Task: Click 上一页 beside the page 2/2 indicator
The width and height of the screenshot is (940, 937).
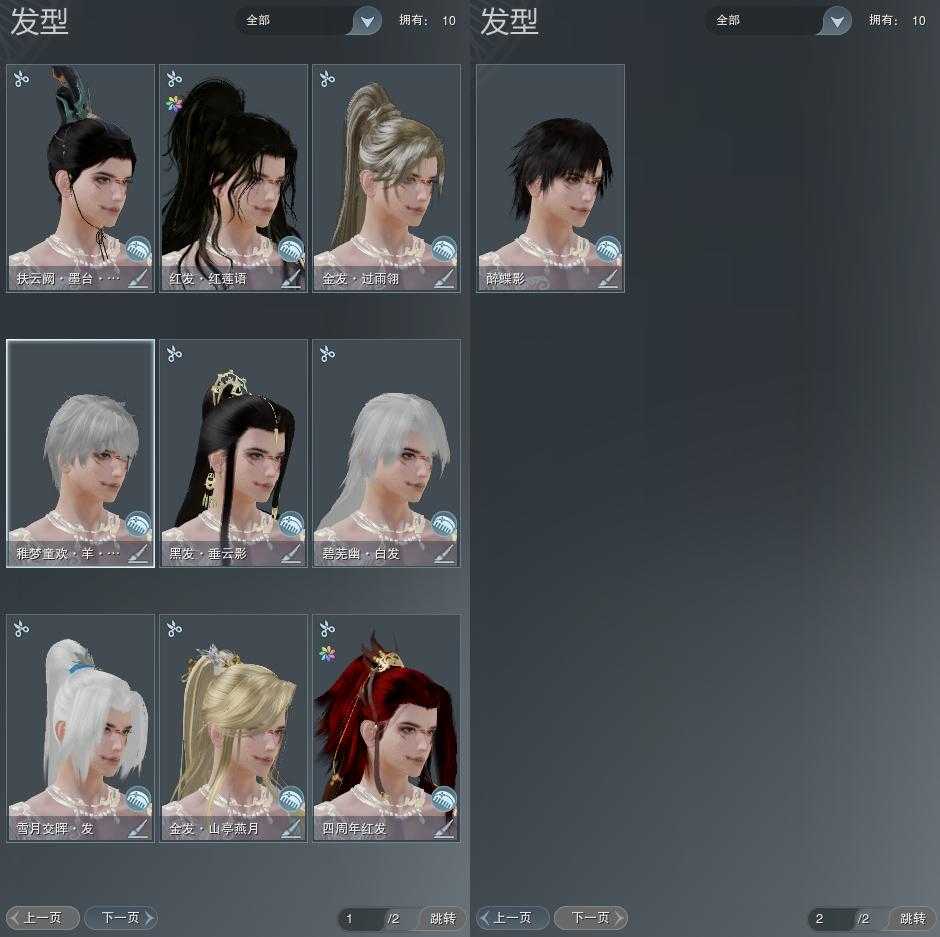Action: coord(512,917)
